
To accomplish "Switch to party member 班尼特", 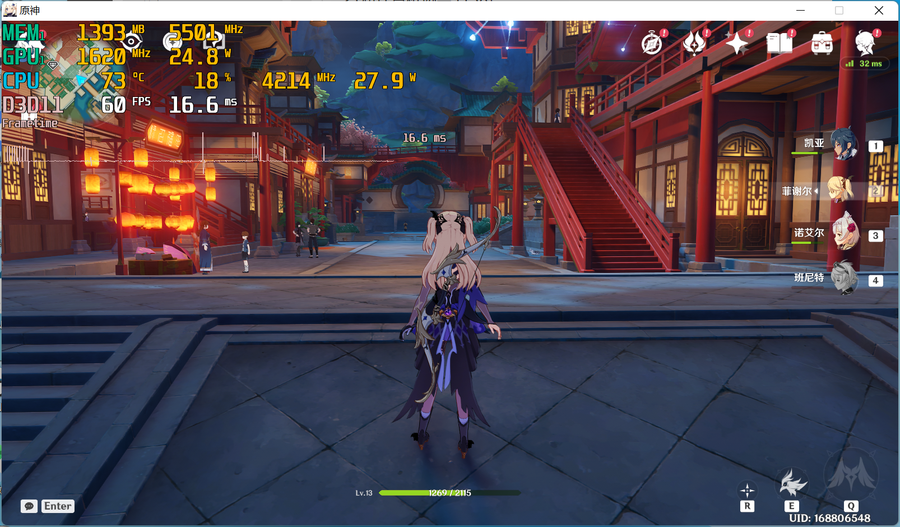I will tap(846, 278).
